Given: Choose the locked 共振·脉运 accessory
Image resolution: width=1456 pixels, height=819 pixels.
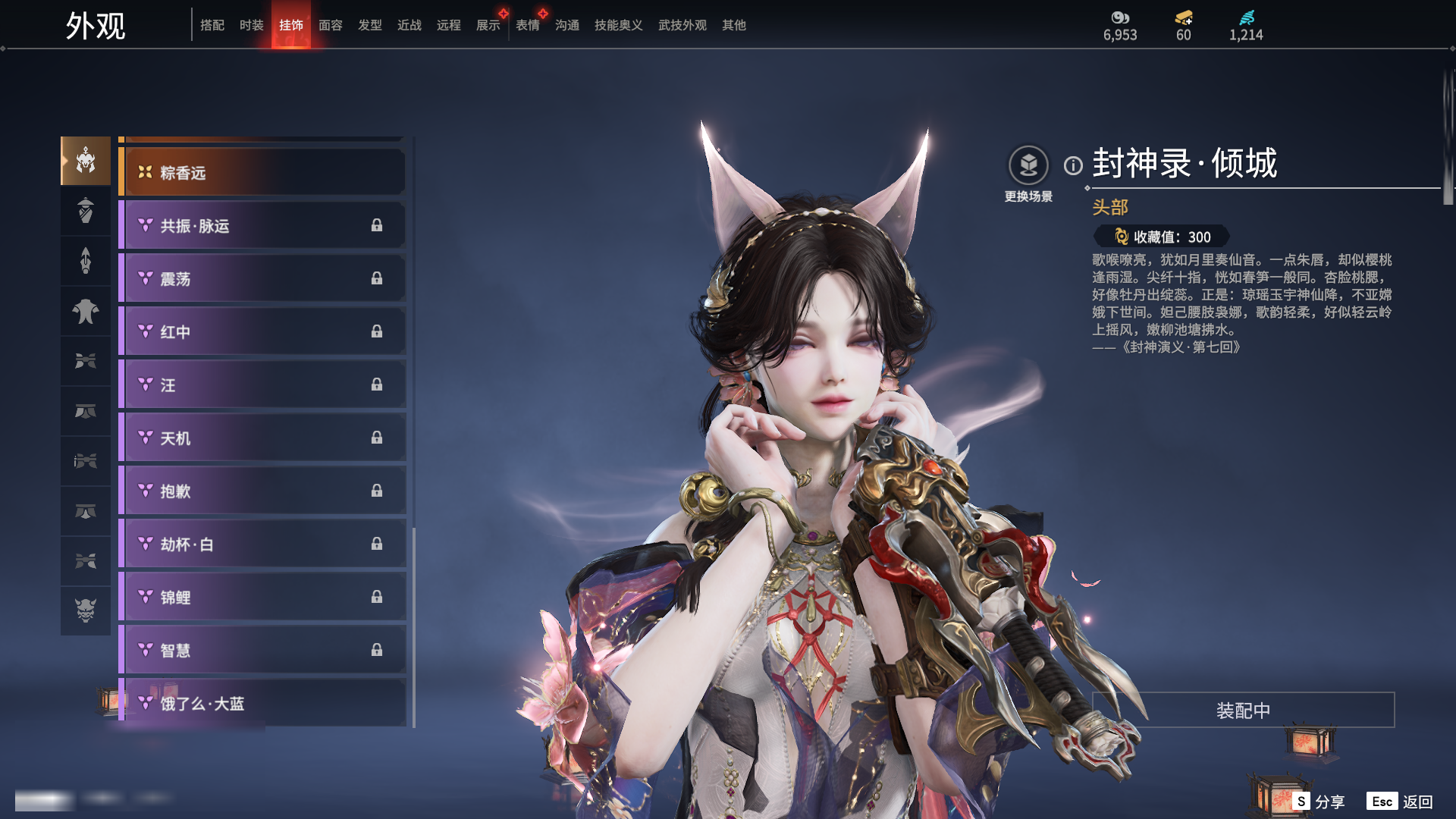Looking at the screenshot, I should coord(262,226).
